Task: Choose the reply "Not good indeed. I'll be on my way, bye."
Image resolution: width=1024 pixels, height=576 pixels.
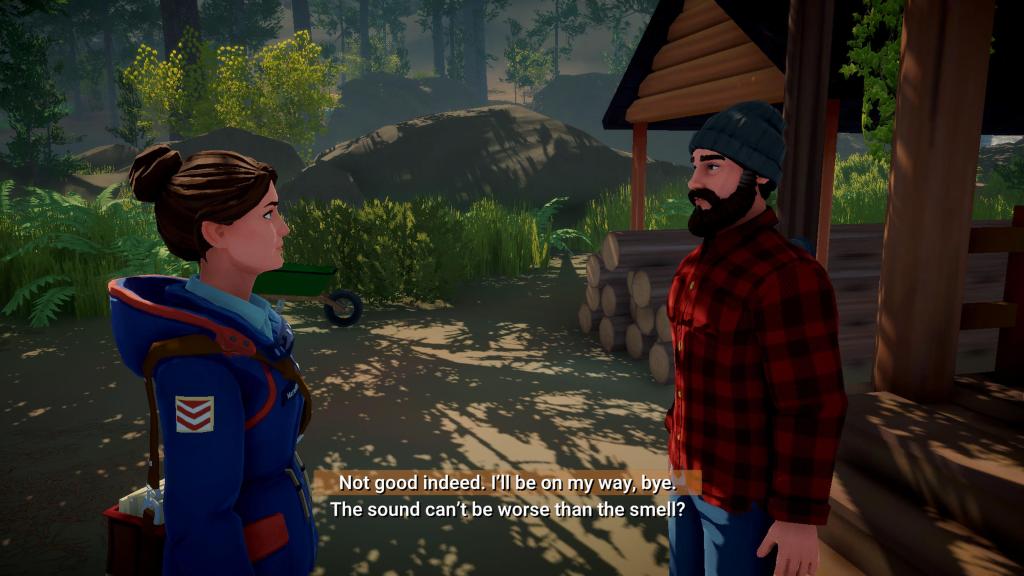Action: (x=507, y=482)
